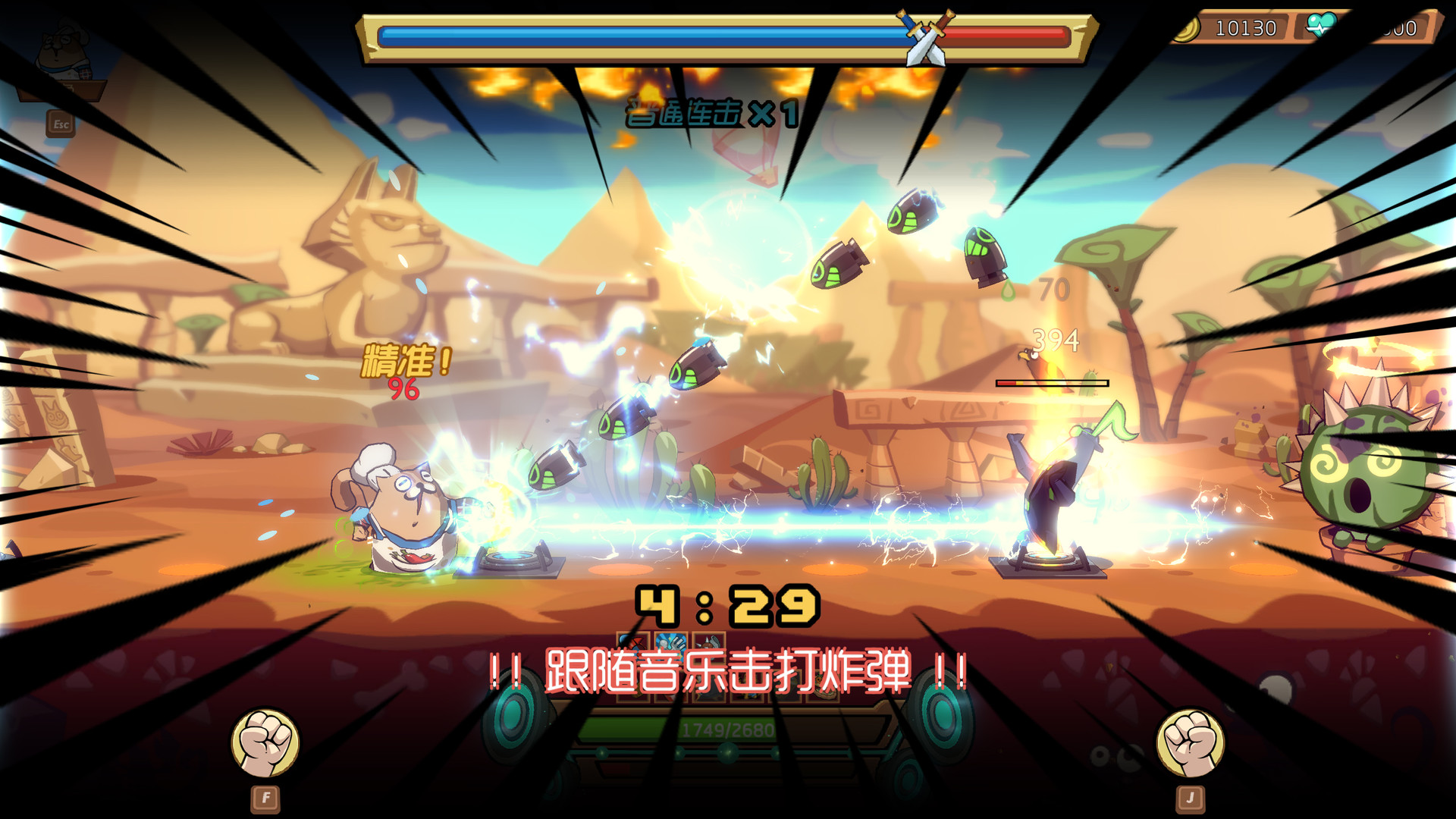Expand the pumpkin item slot at bottom
The image size is (1456, 819).
click(822, 686)
